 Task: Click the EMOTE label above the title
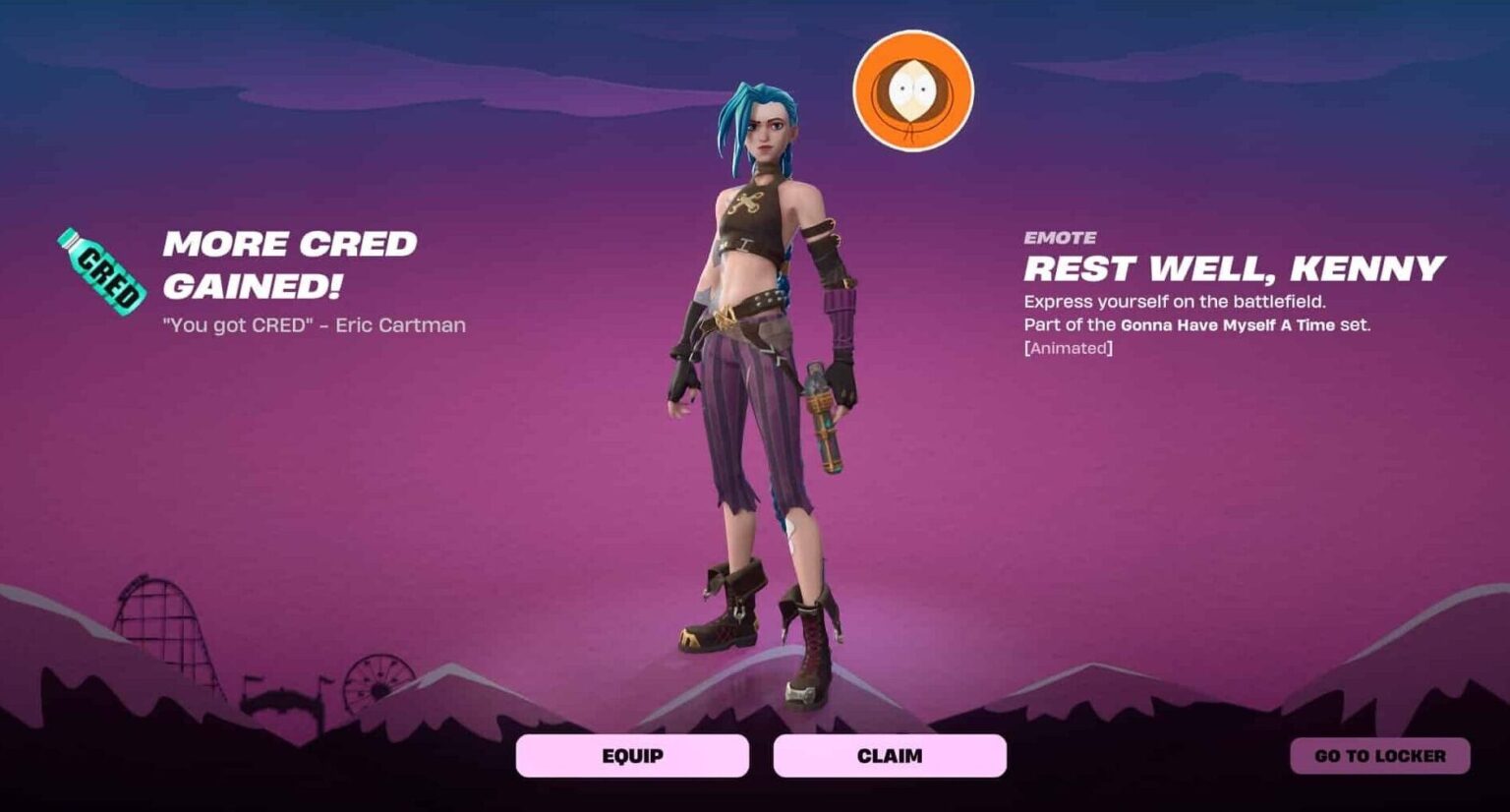[1060, 236]
